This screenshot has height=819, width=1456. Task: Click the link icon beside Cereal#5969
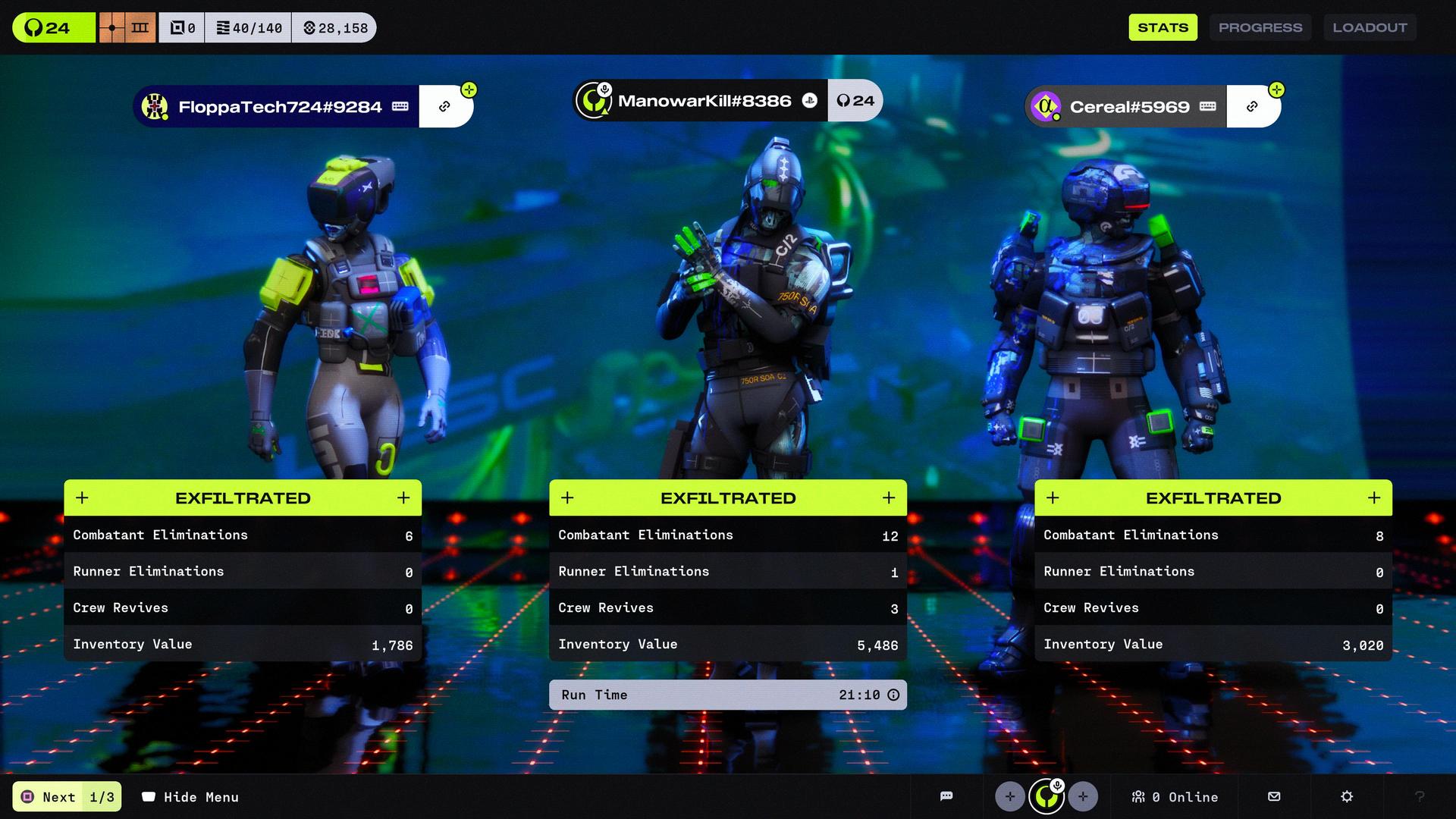coord(1253,107)
